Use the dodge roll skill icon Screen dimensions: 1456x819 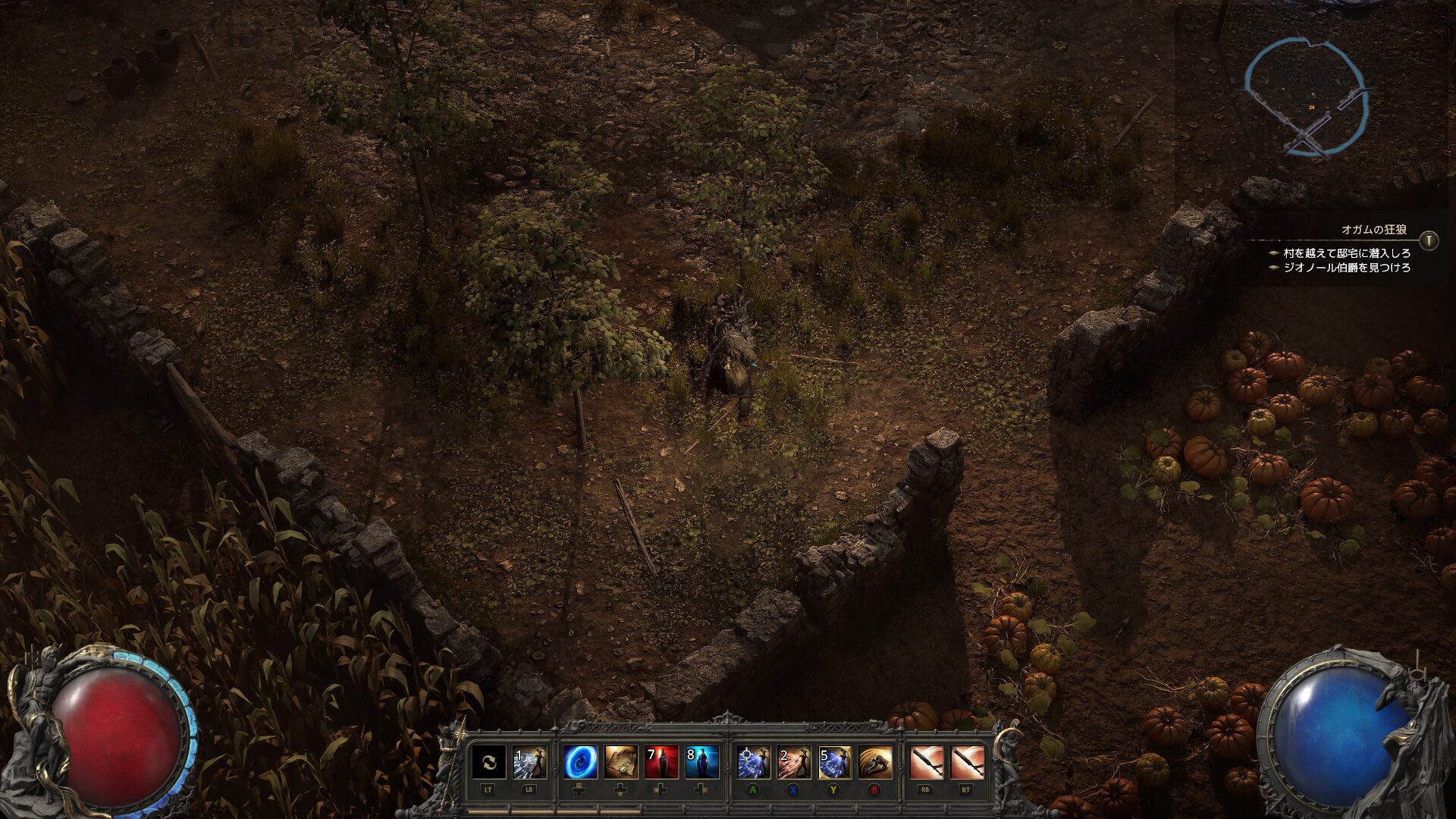tap(874, 762)
